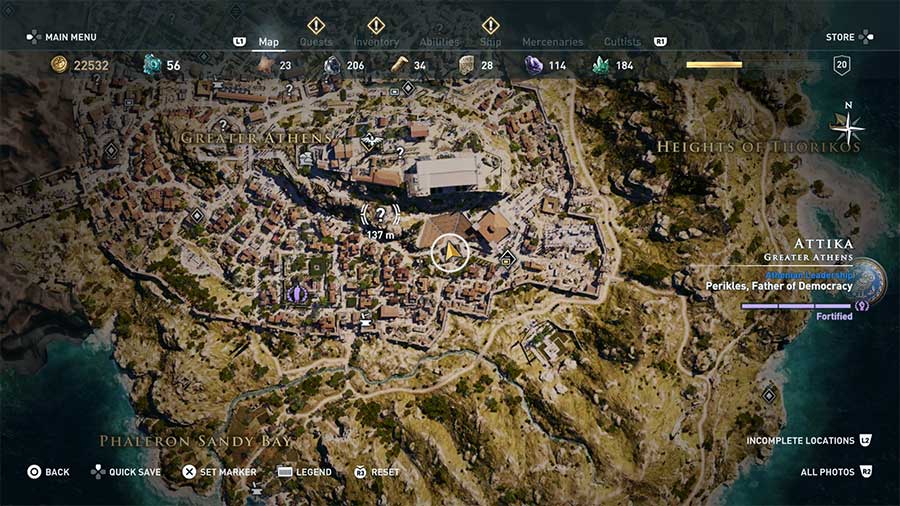This screenshot has height=506, width=900.
Task: Click the unexplored question mark location marker
Action: click(380, 214)
